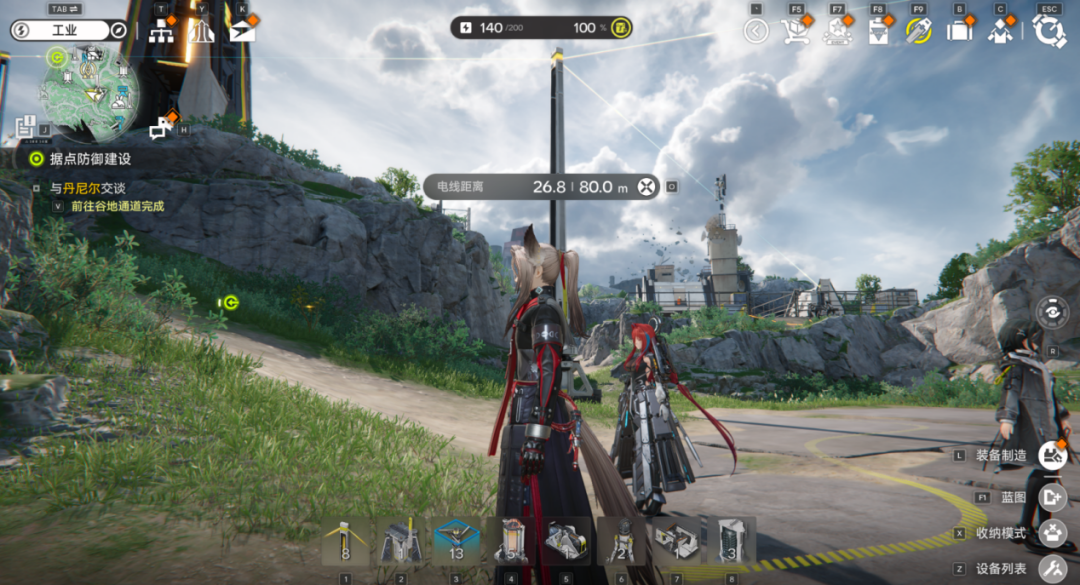Open the mail envelope icon
Image resolution: width=1080 pixels, height=585 pixels.
coord(241,31)
